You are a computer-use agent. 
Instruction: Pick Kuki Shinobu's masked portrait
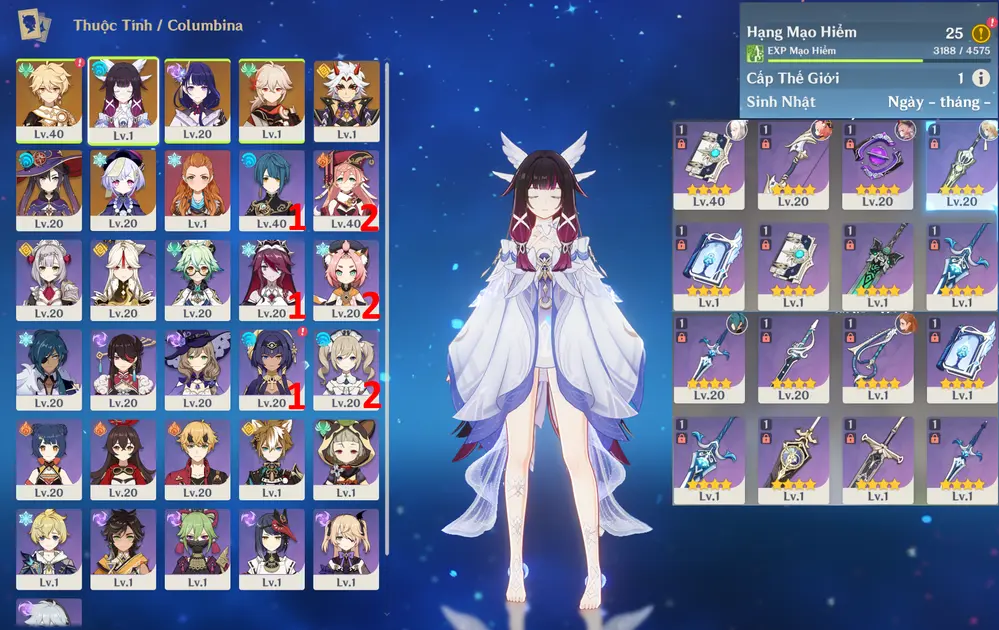pyautogui.click(x=197, y=543)
